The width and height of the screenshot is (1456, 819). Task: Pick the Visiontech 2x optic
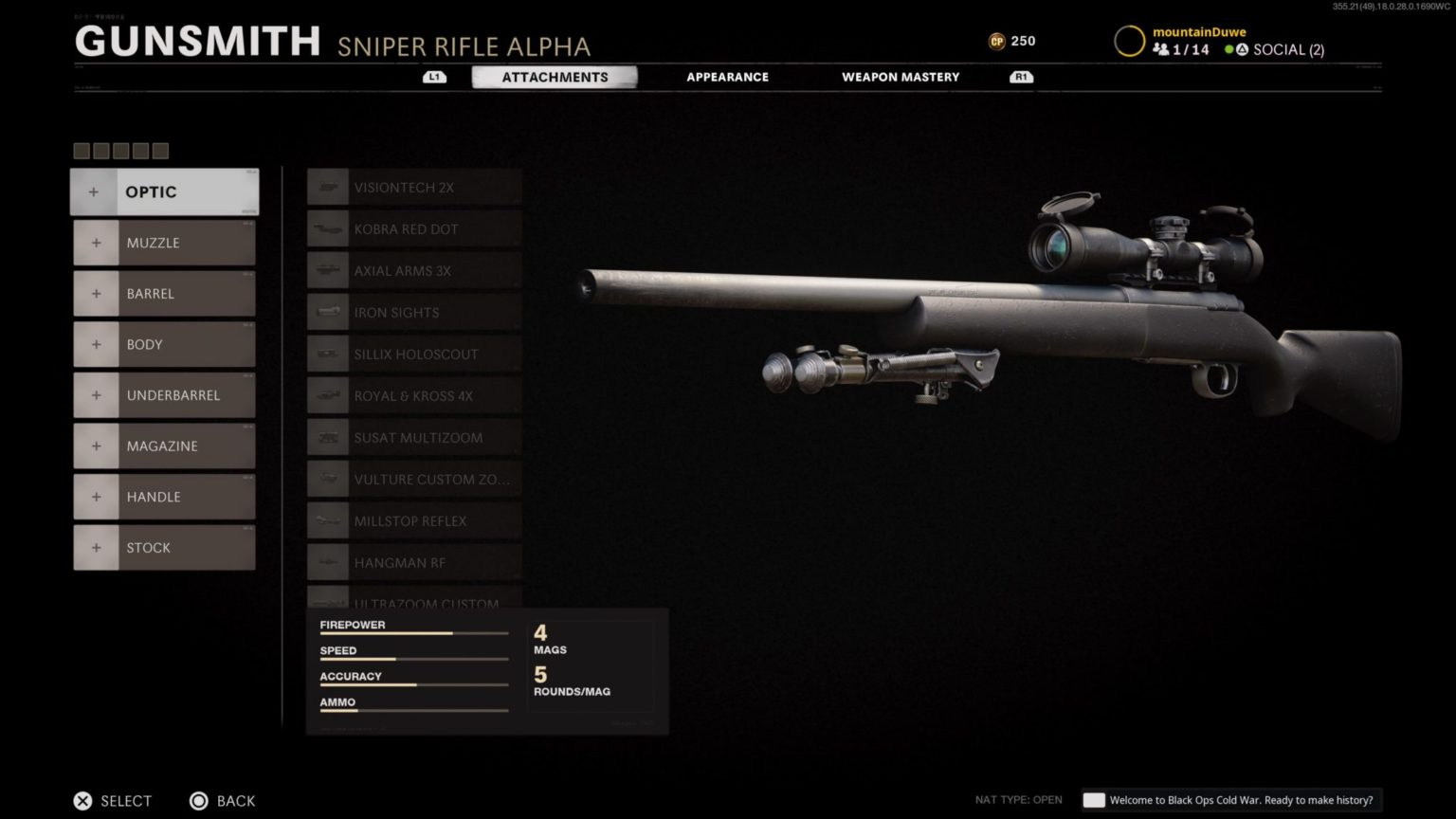[x=414, y=188]
